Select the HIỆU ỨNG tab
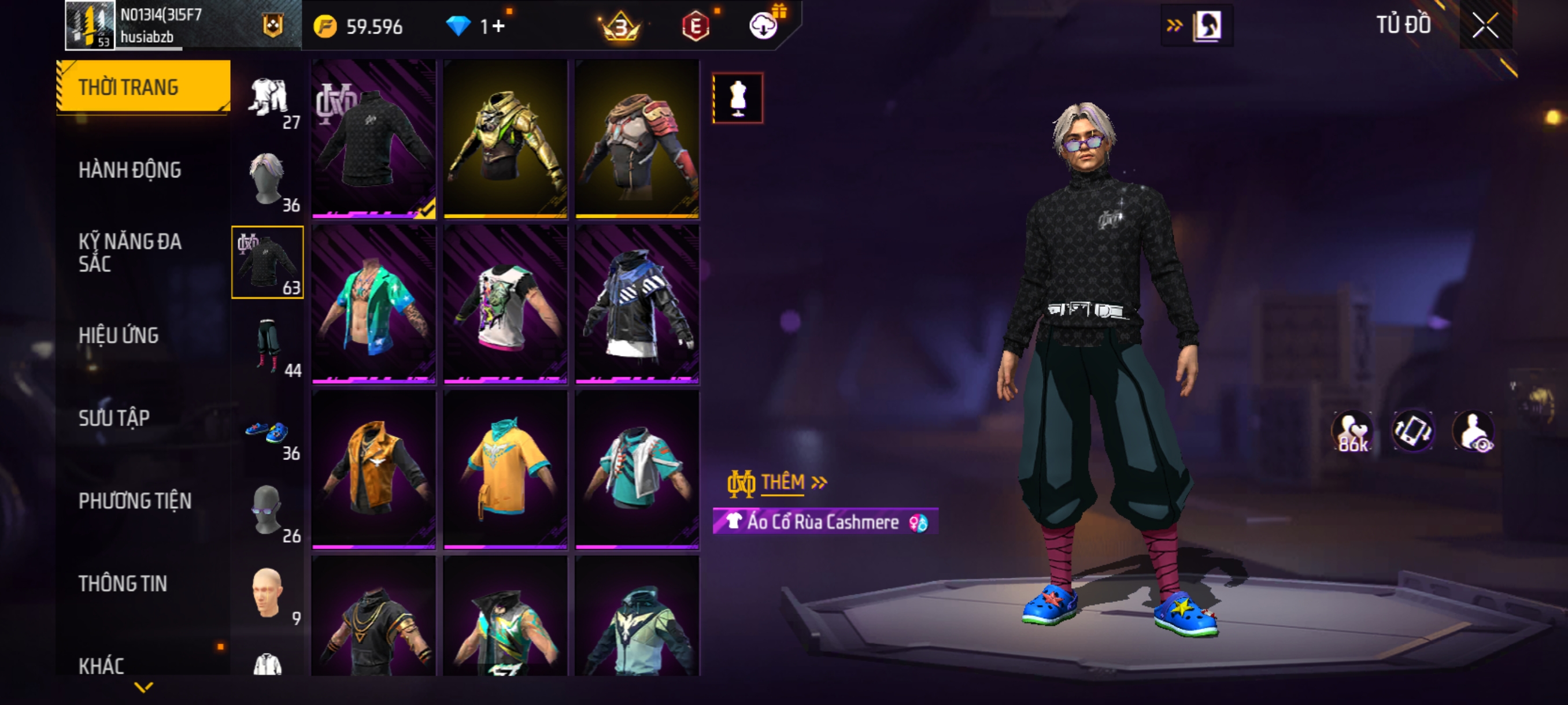The height and width of the screenshot is (705, 1568). tap(119, 335)
